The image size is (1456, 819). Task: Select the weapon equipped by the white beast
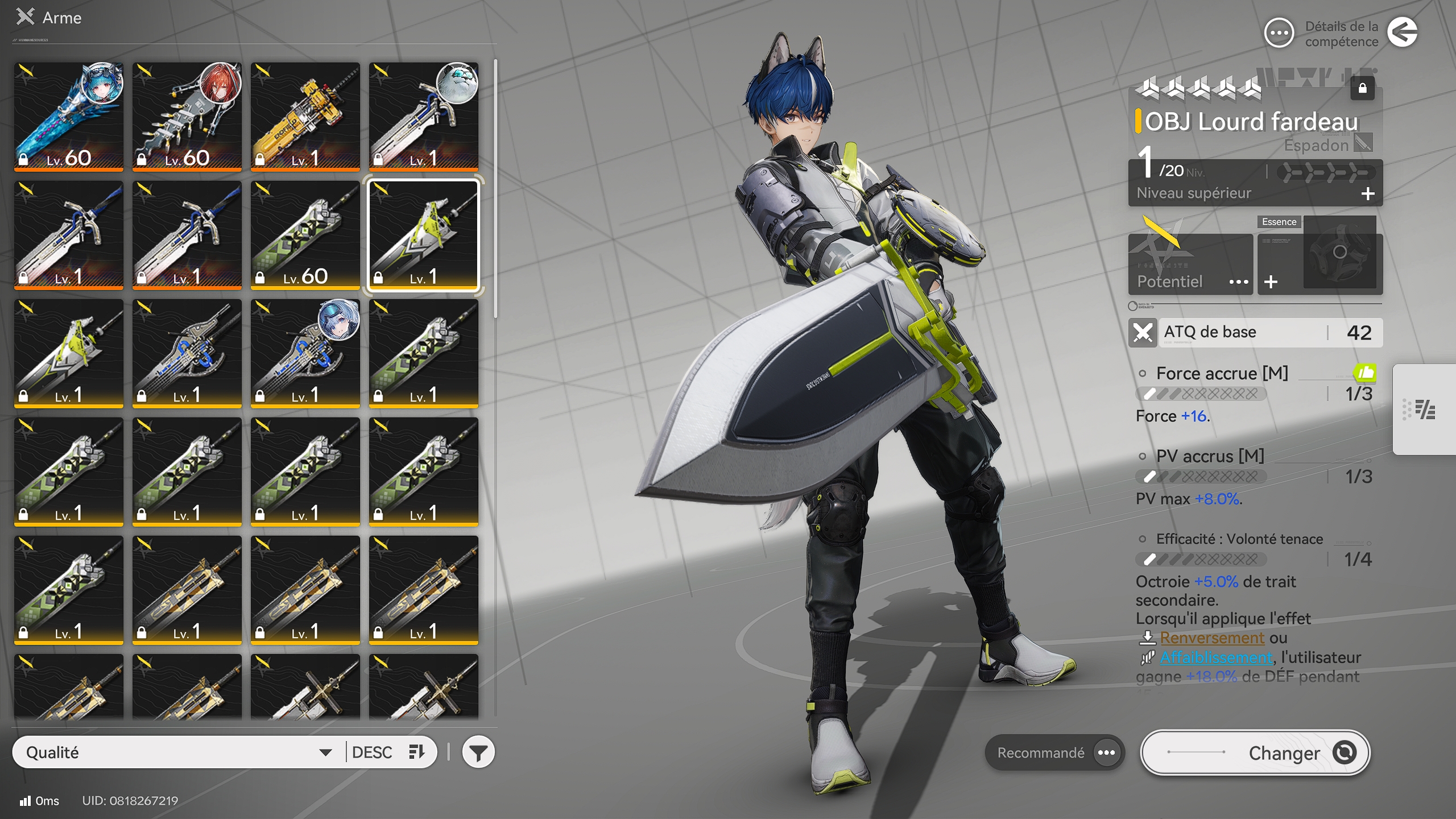click(424, 117)
